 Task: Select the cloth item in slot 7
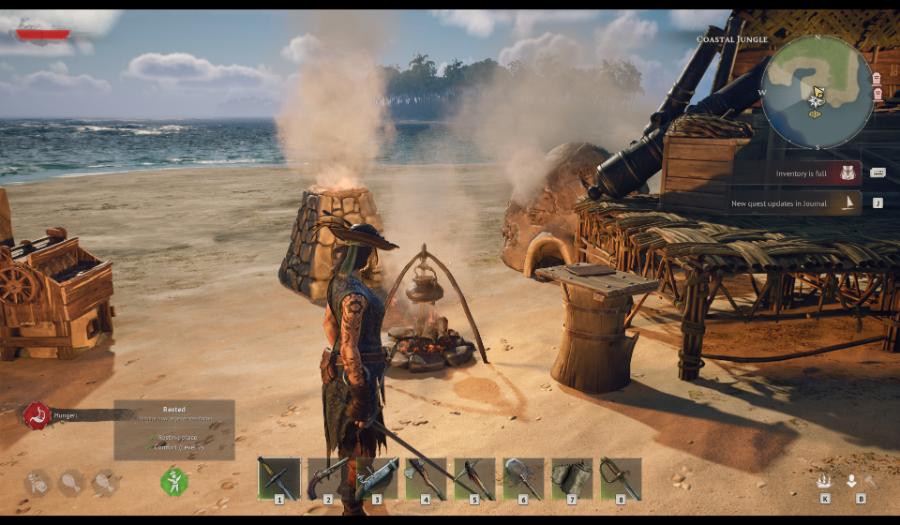click(573, 478)
